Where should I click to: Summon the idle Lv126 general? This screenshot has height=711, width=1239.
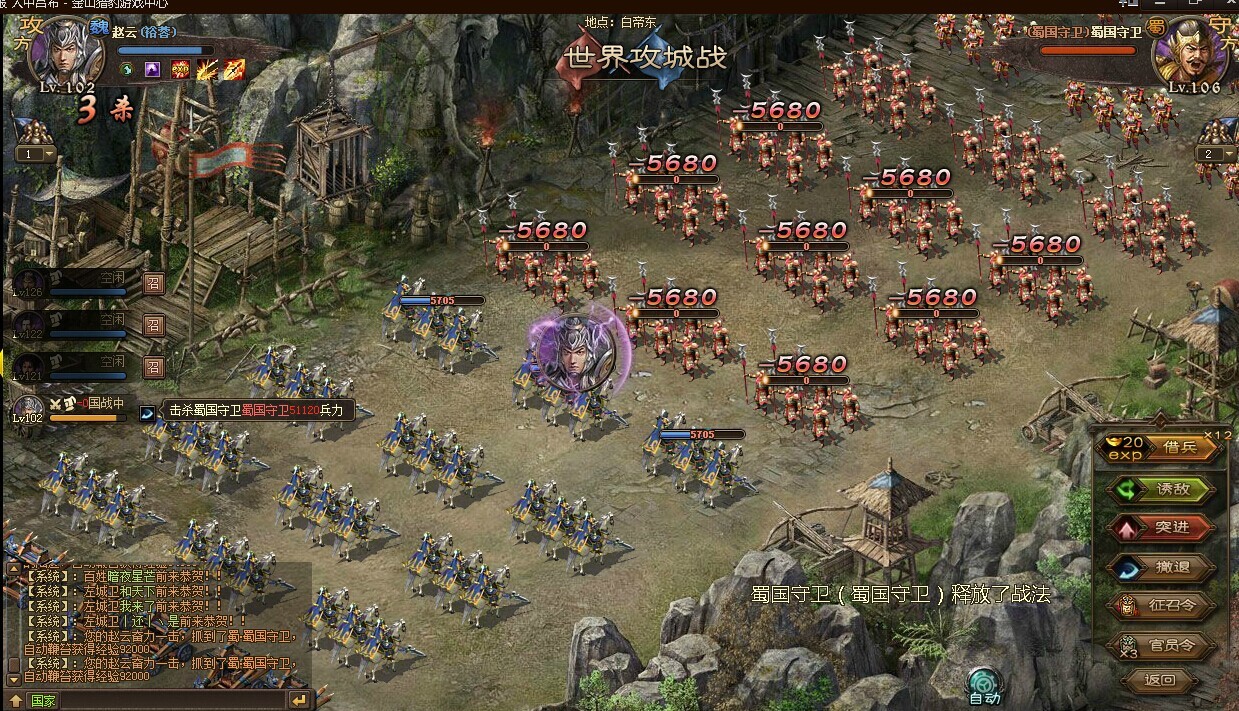pos(153,285)
